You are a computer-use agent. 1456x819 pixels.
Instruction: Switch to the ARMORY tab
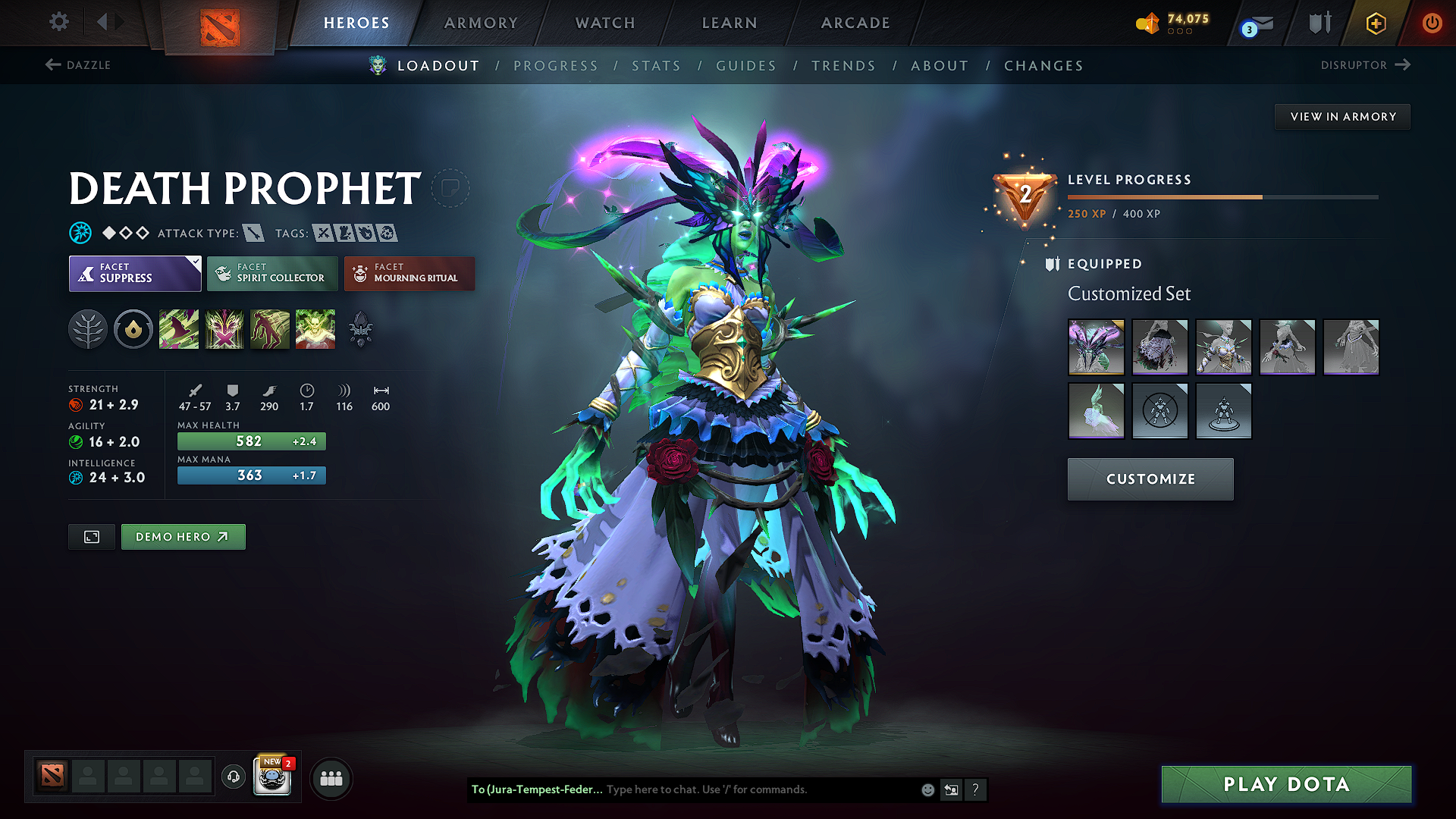[481, 23]
